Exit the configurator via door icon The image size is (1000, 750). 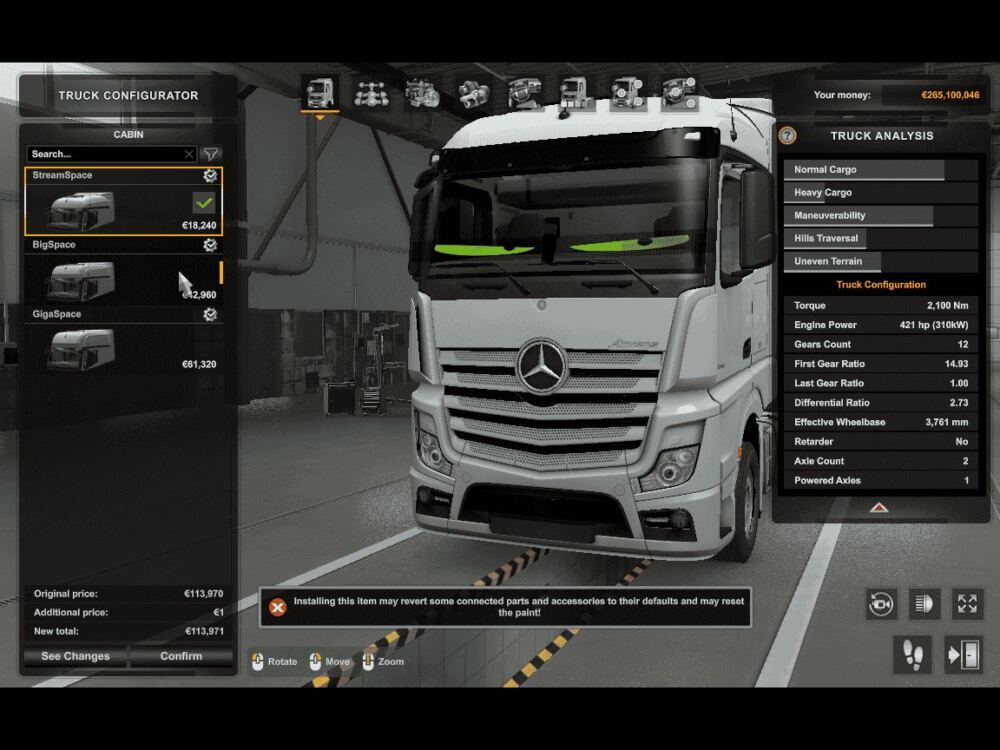[963, 655]
